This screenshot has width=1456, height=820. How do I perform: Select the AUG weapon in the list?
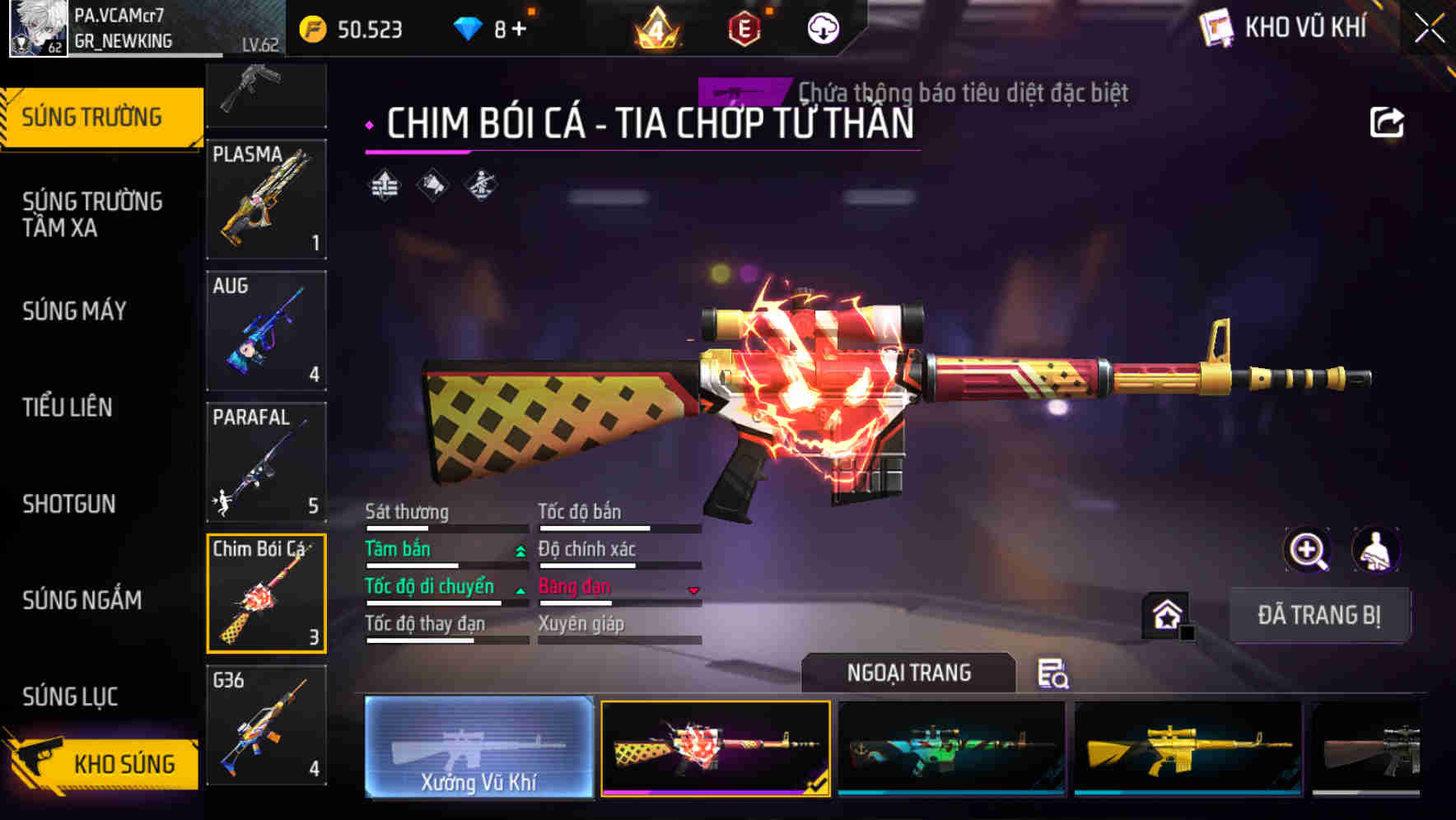(x=266, y=330)
